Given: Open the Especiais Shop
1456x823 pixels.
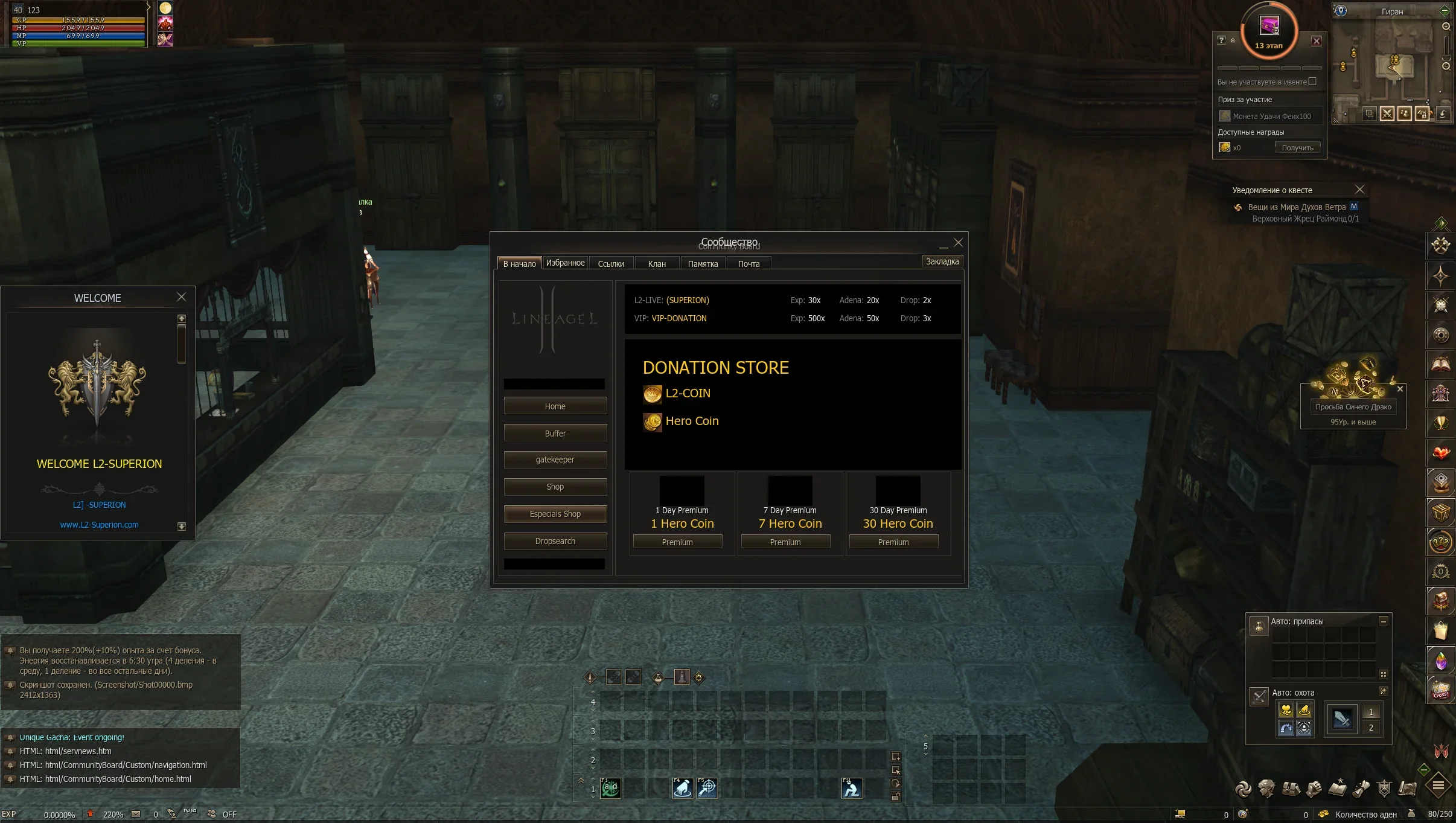Looking at the screenshot, I should (x=555, y=514).
